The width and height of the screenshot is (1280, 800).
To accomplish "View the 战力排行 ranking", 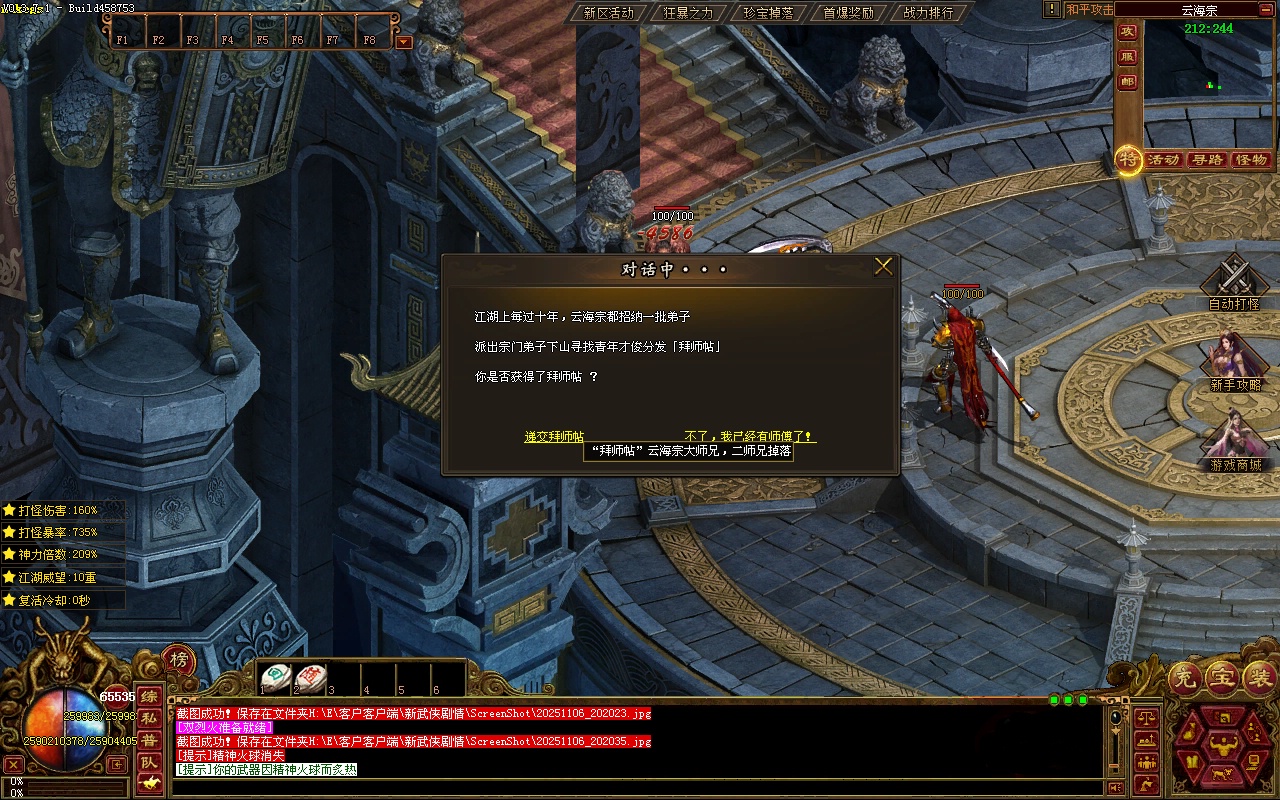I will click(x=928, y=13).
